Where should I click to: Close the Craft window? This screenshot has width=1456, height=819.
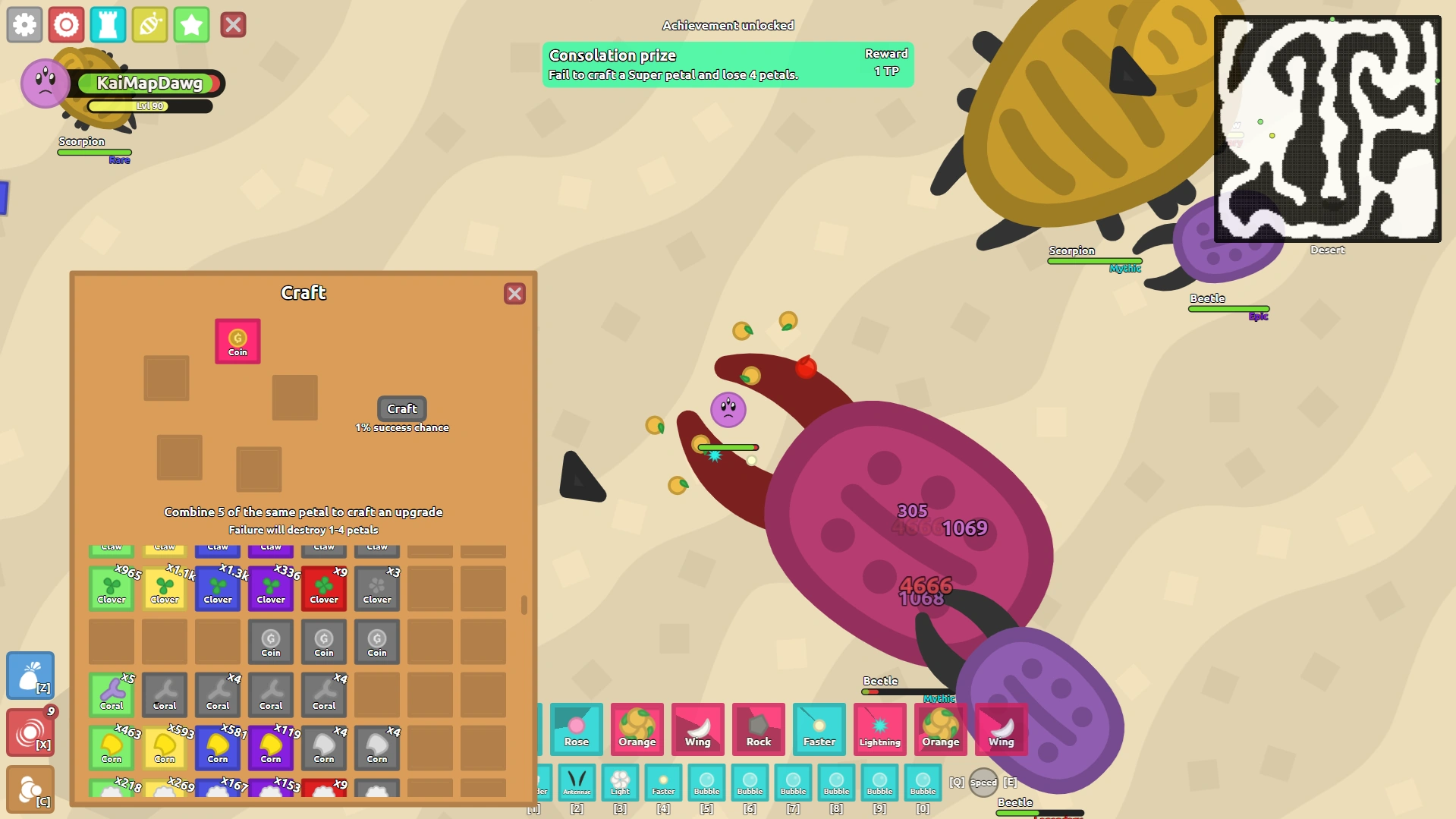(515, 294)
